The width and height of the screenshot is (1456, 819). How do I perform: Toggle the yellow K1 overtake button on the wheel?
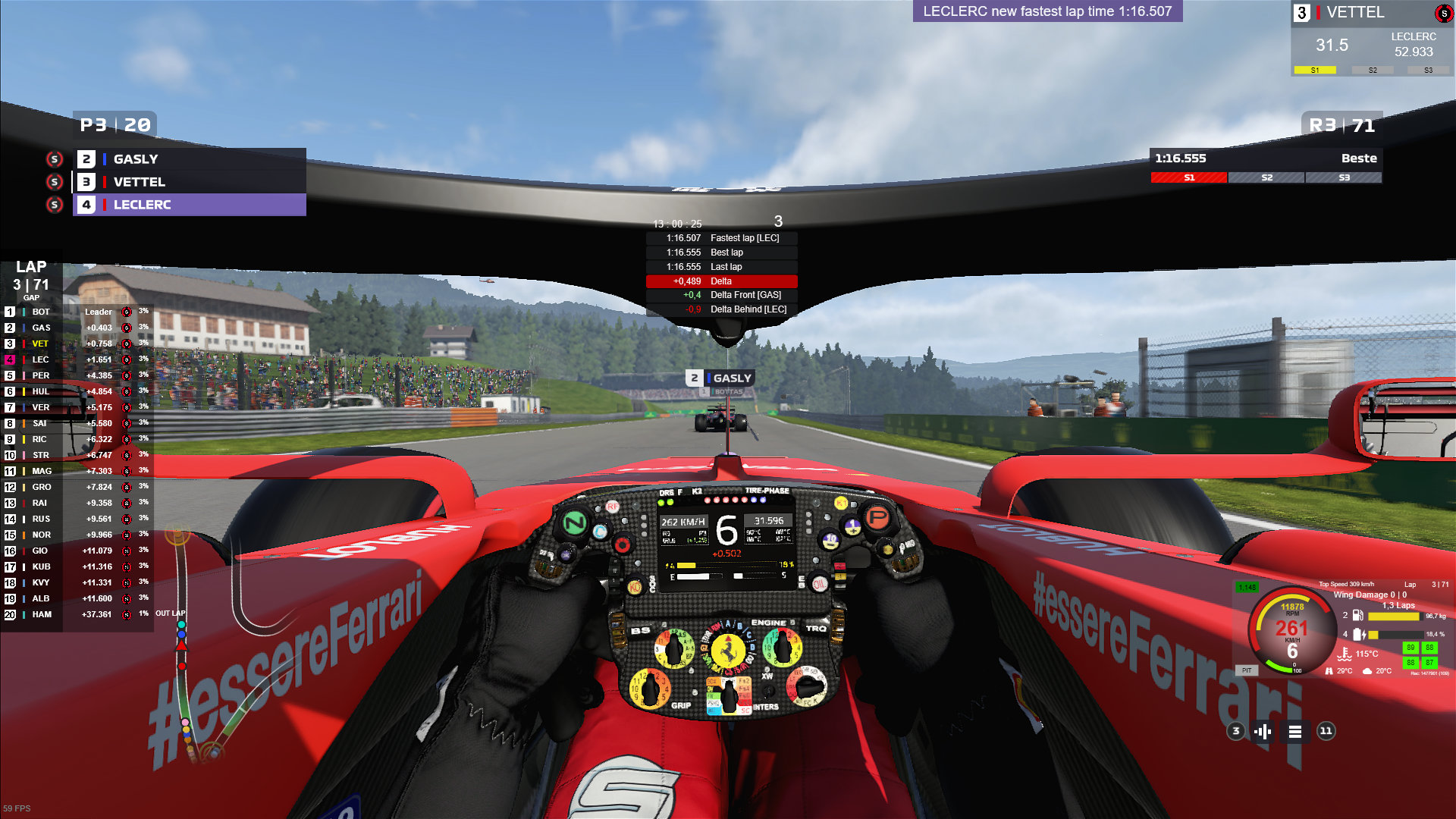pyautogui.click(x=841, y=504)
